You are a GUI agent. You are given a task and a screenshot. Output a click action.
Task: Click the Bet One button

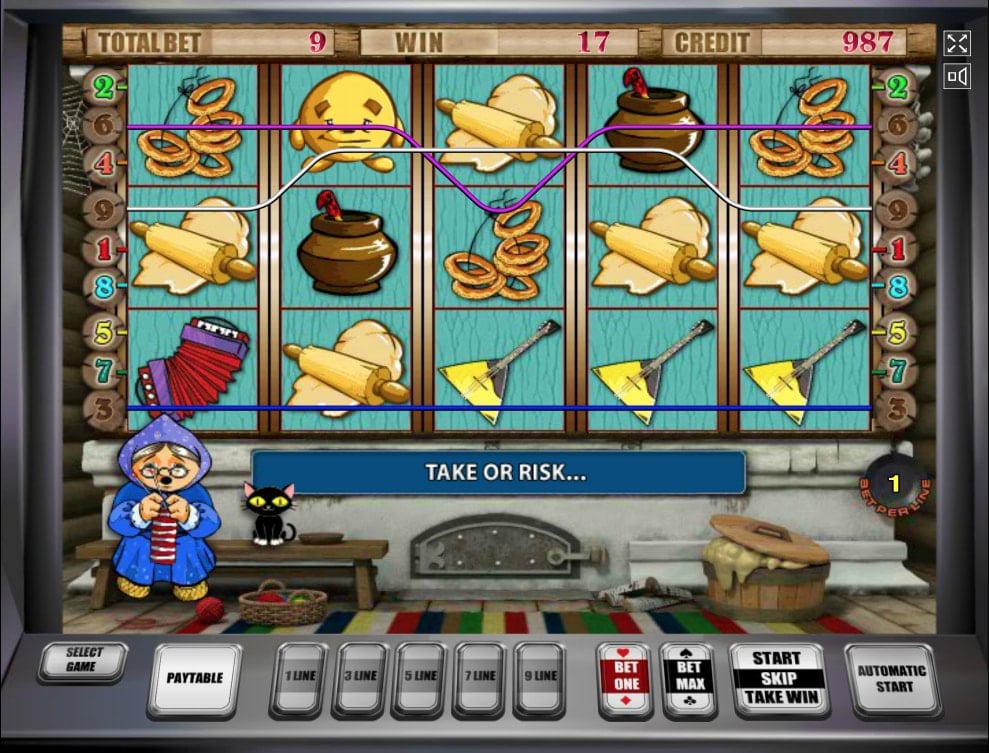tap(624, 678)
